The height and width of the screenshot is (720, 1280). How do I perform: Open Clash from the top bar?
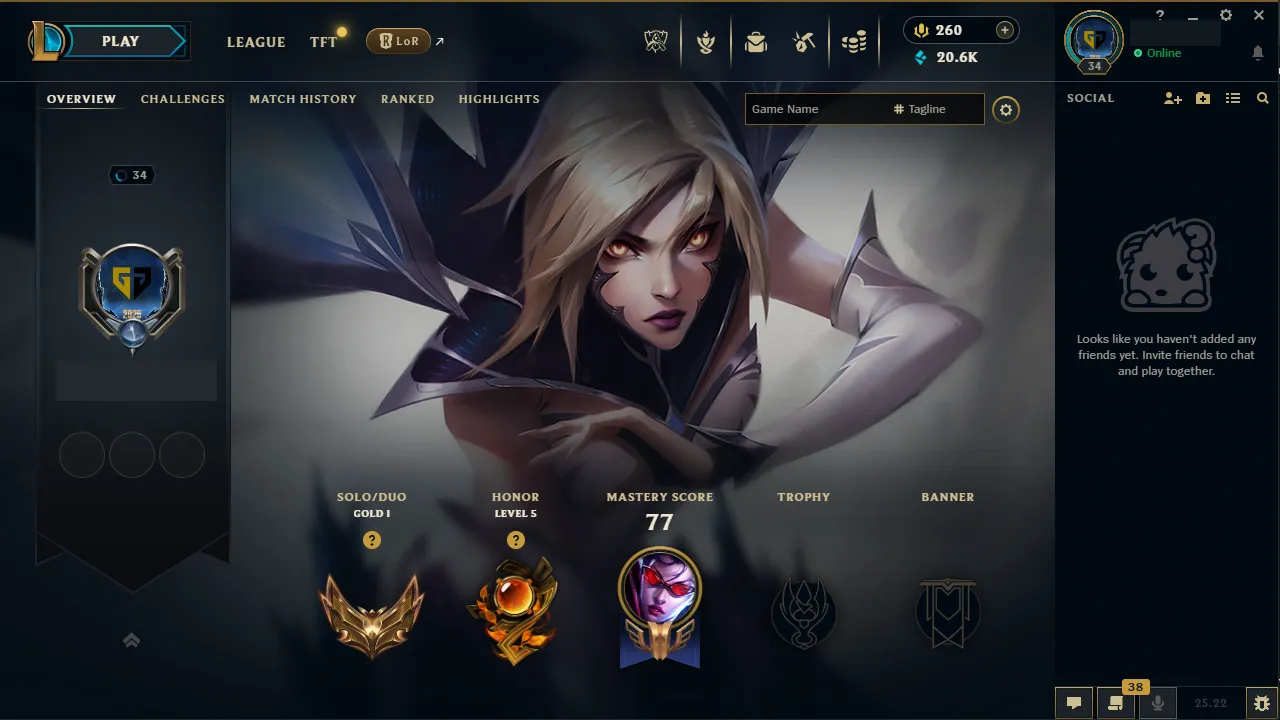pos(705,41)
